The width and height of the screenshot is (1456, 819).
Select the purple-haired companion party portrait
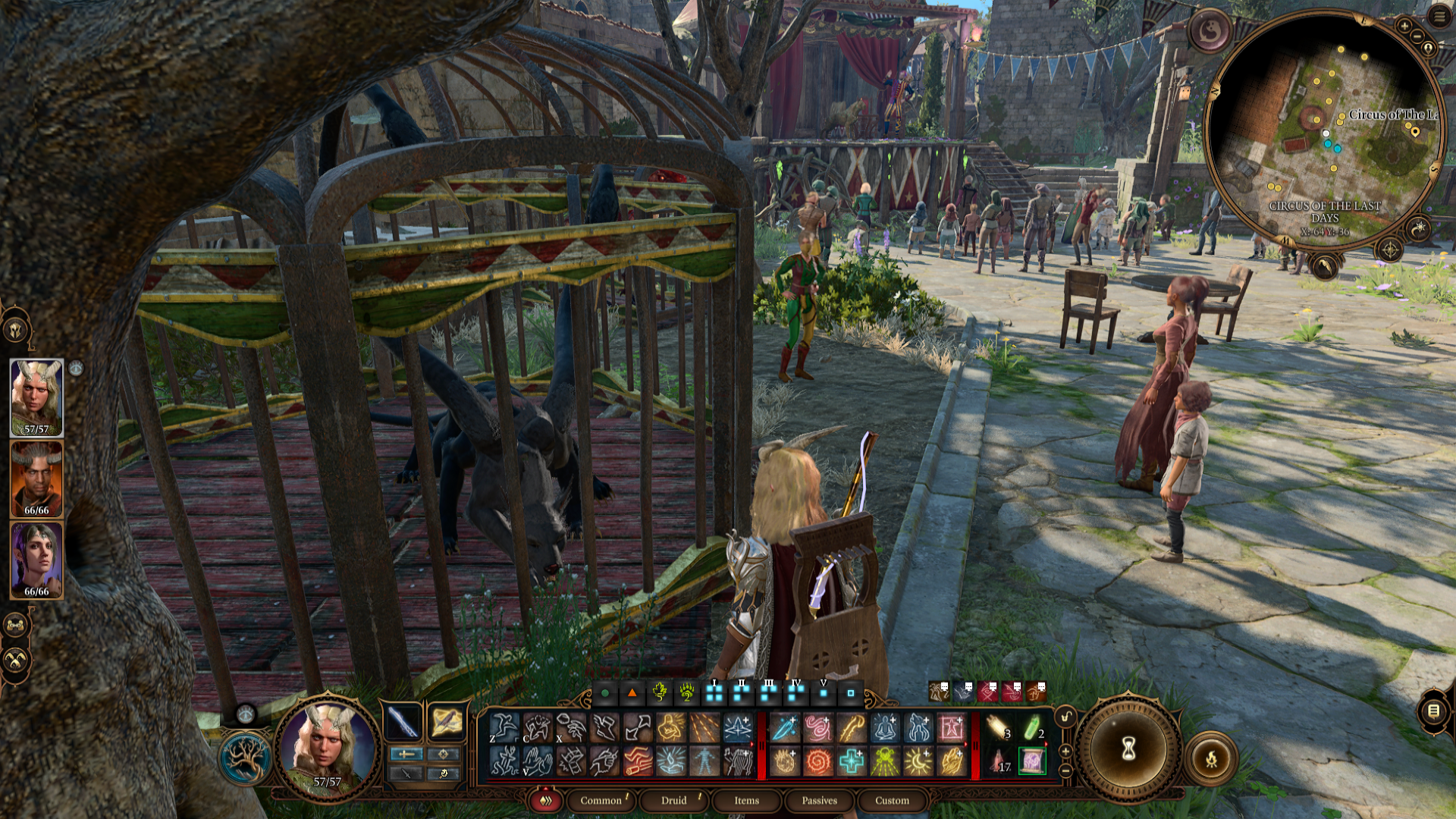point(36,560)
